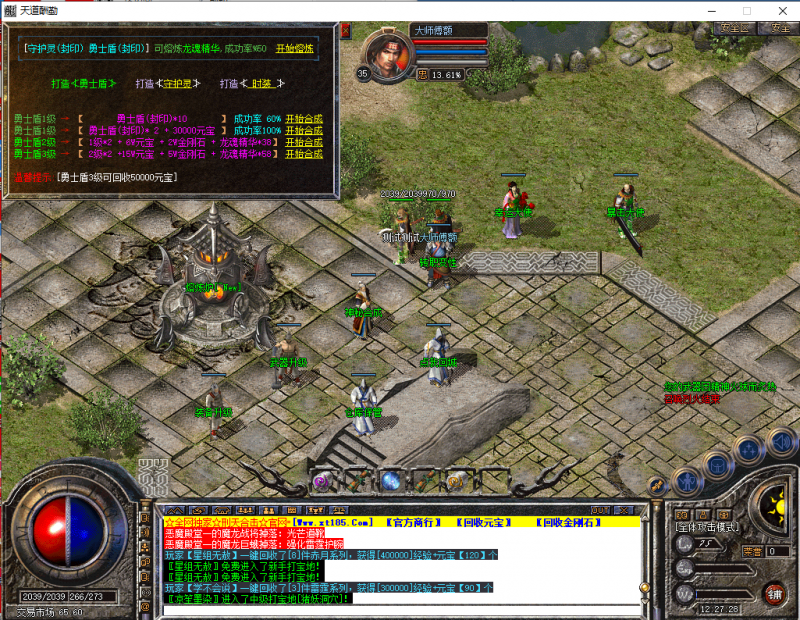Use the purple orb item in hotbar
Viewport: 800px width, 620px height.
(x=322, y=481)
